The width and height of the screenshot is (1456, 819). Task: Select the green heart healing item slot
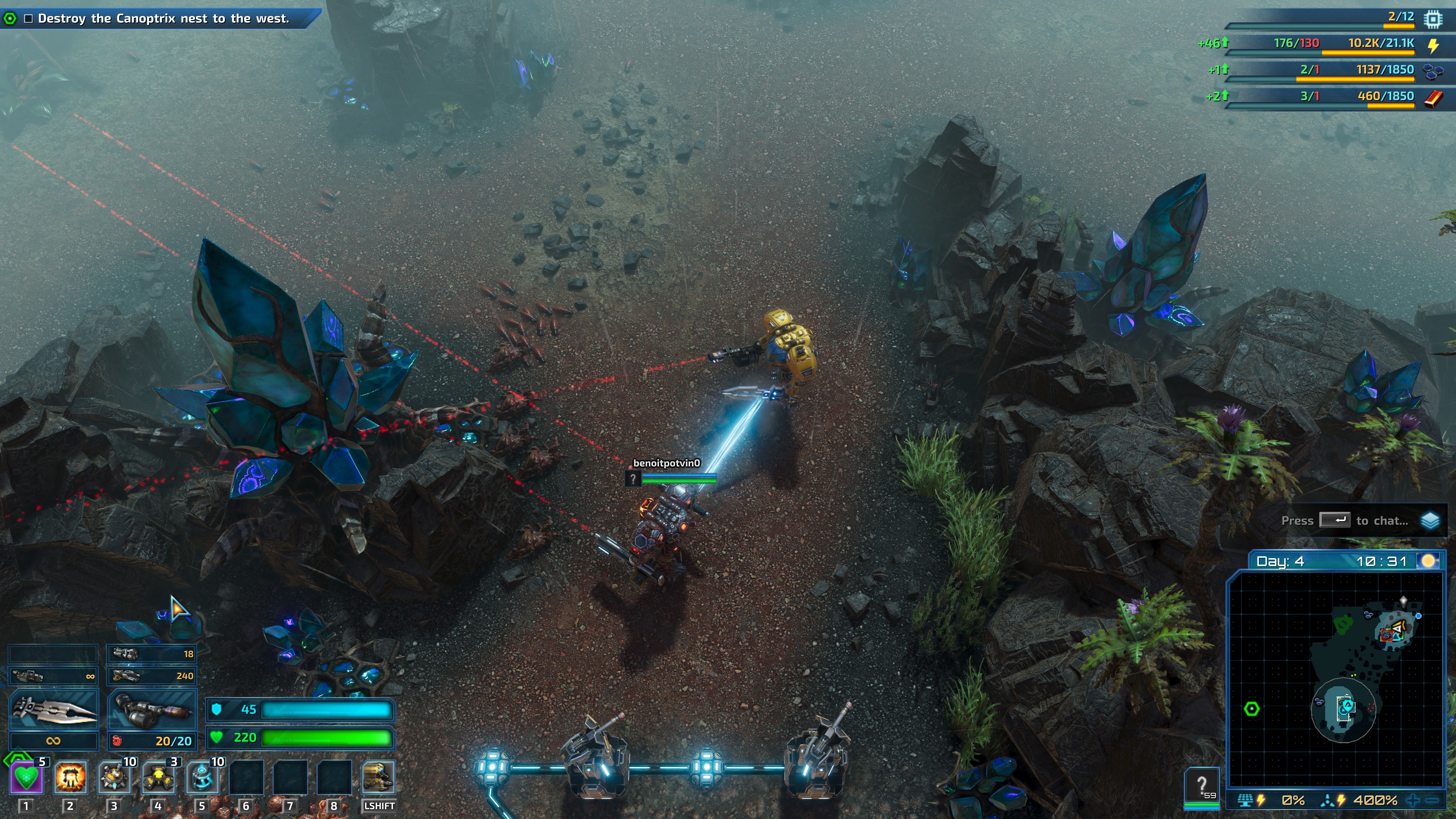point(27,778)
